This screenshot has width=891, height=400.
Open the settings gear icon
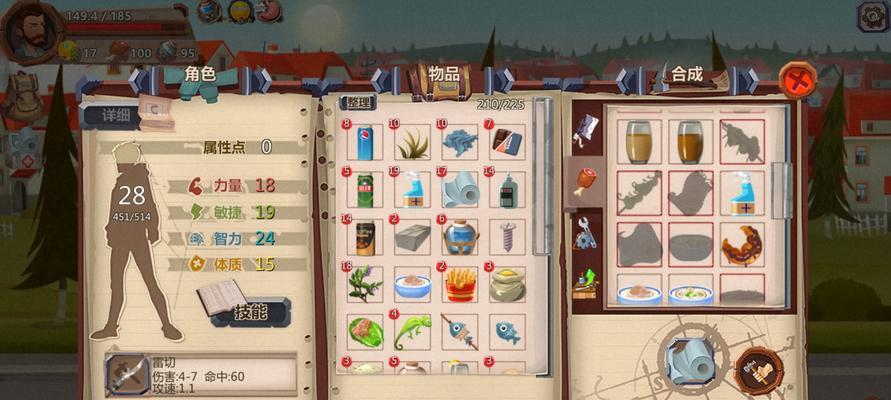pos(871,16)
